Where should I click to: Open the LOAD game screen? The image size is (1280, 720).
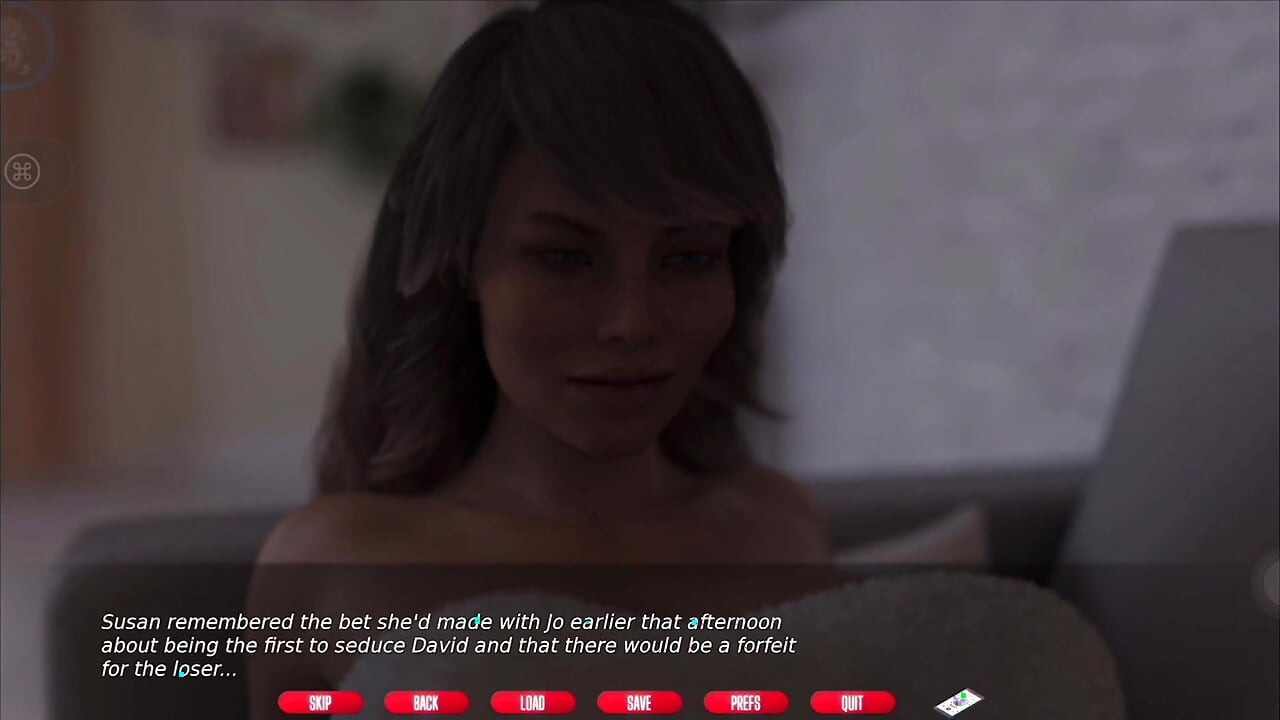coord(532,702)
